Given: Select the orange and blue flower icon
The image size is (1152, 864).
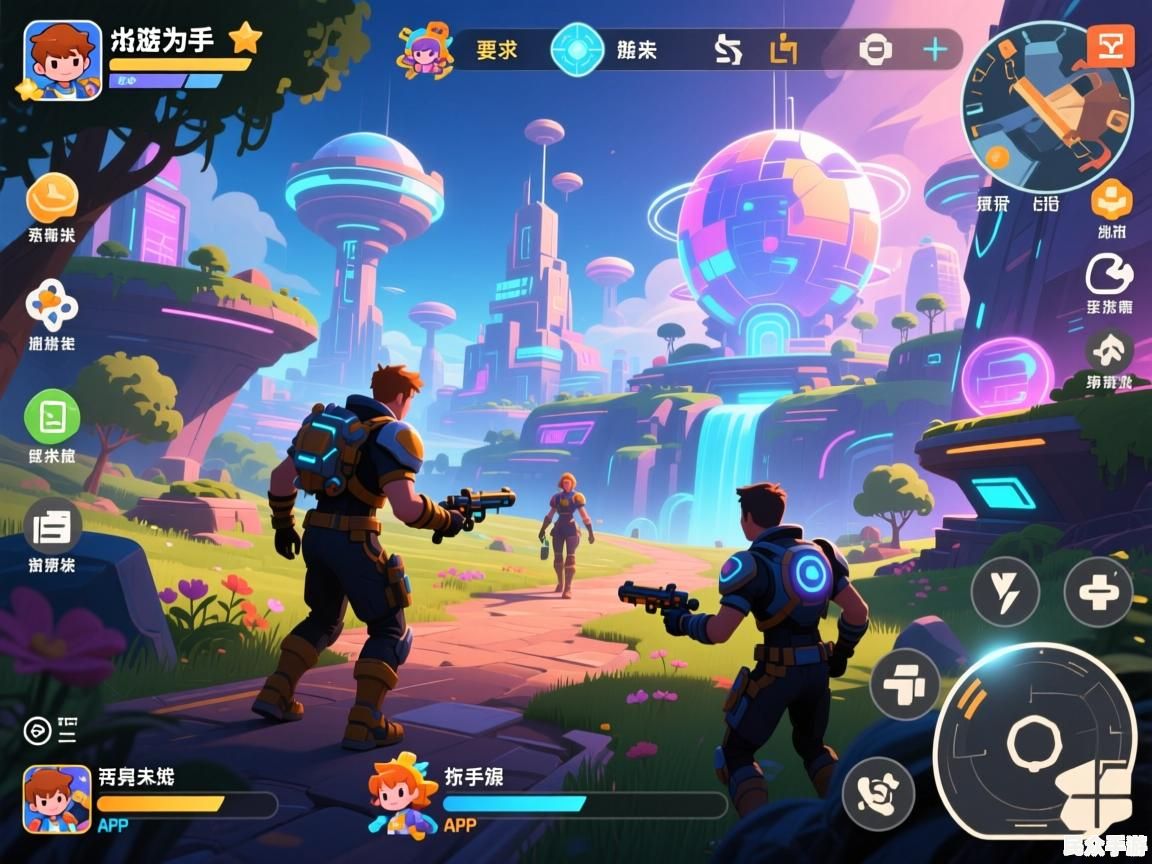Looking at the screenshot, I should click(52, 305).
